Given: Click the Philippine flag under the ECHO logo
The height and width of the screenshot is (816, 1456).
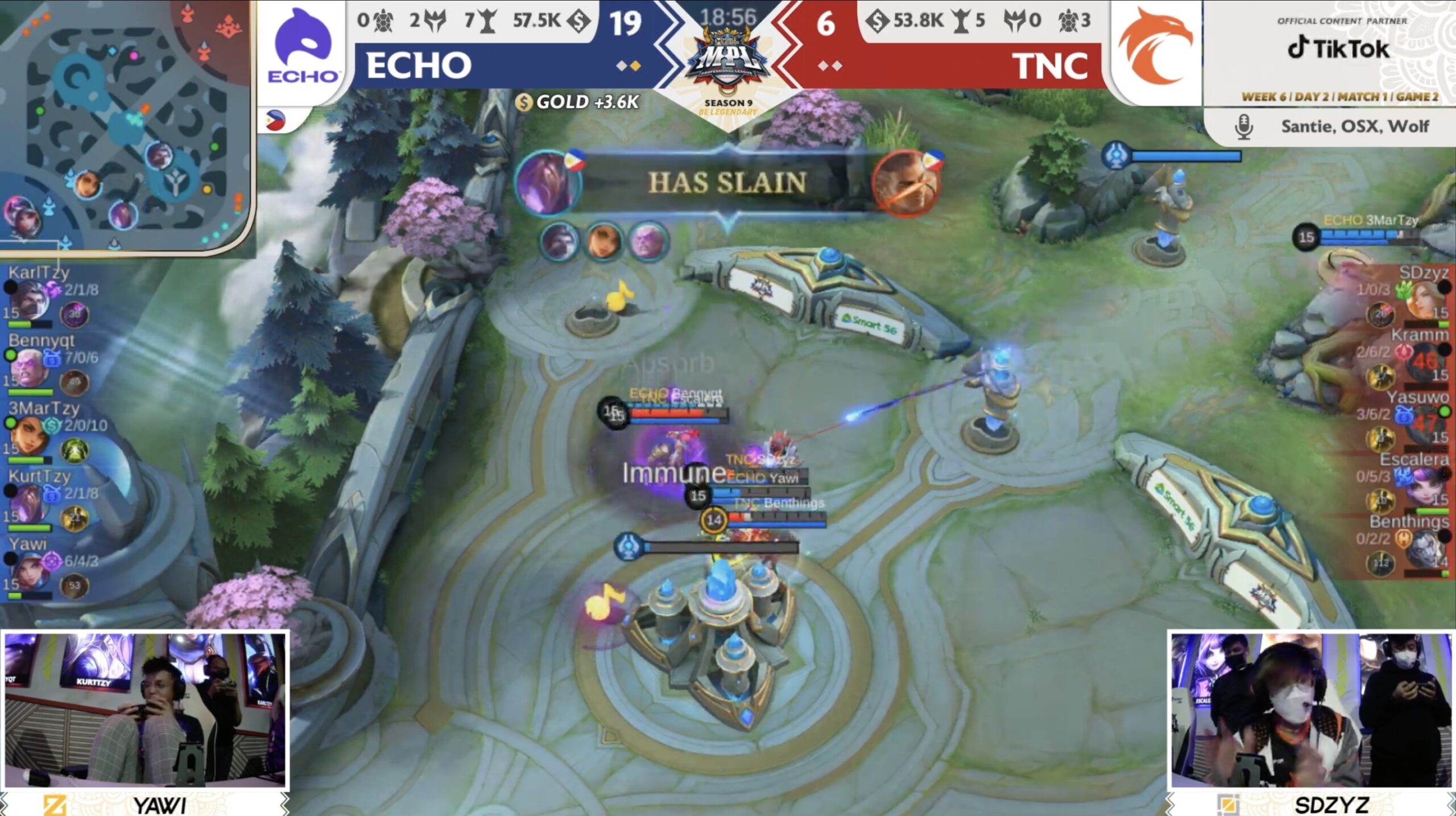Looking at the screenshot, I should click(x=275, y=121).
